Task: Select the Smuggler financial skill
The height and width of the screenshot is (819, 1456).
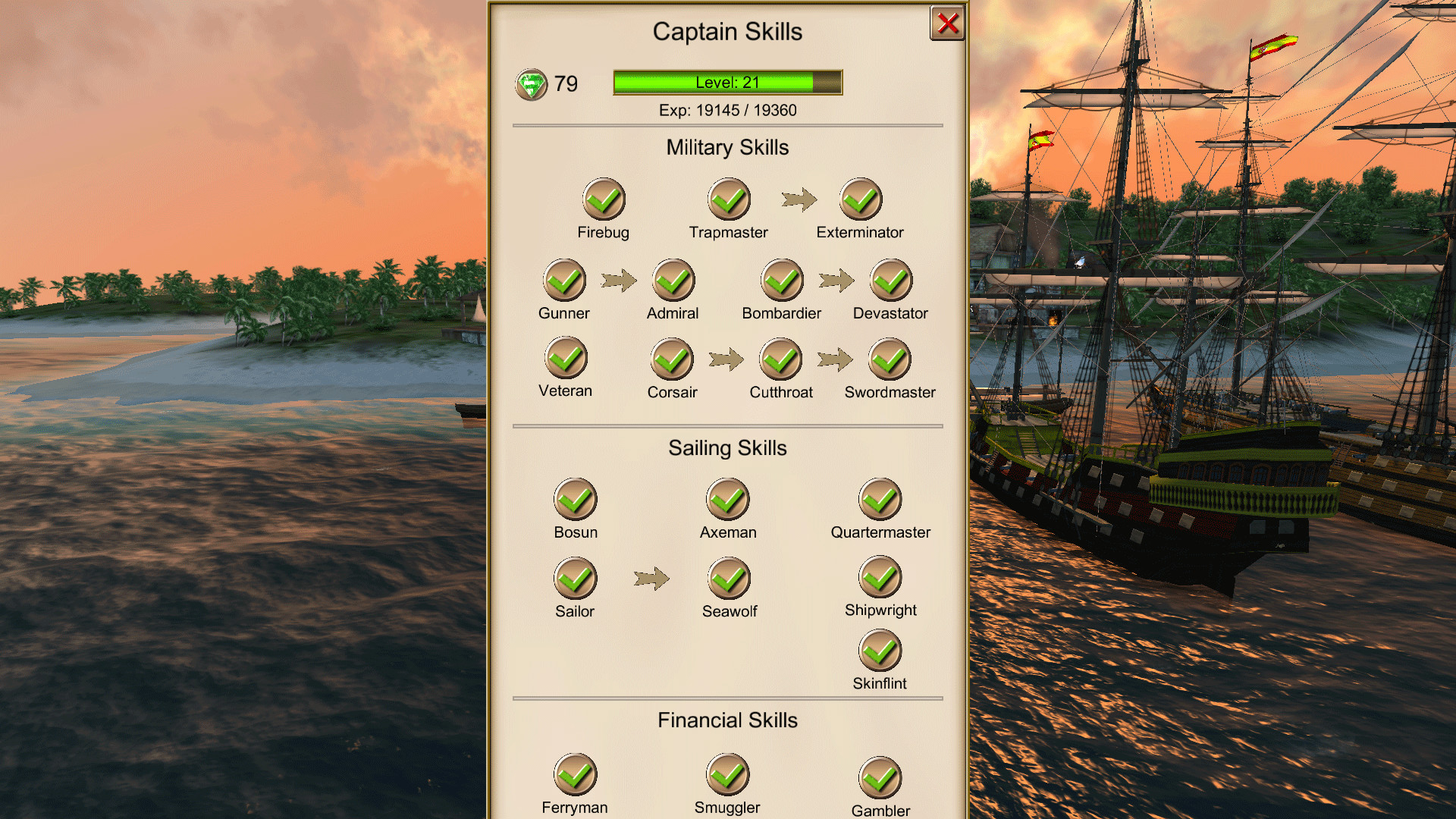Action: [728, 775]
